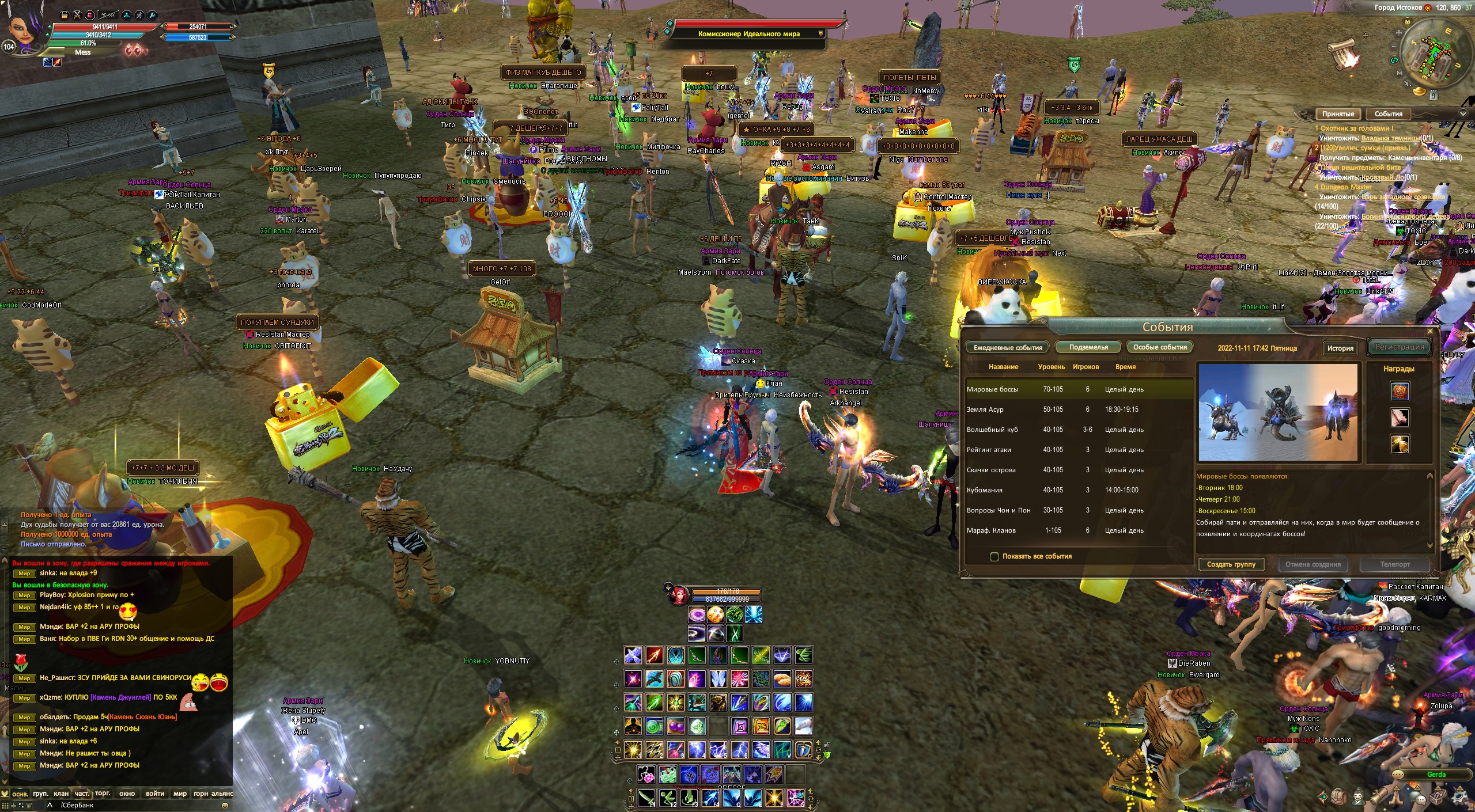Open the Особые события tab
1475x812 pixels.
coord(1160,347)
